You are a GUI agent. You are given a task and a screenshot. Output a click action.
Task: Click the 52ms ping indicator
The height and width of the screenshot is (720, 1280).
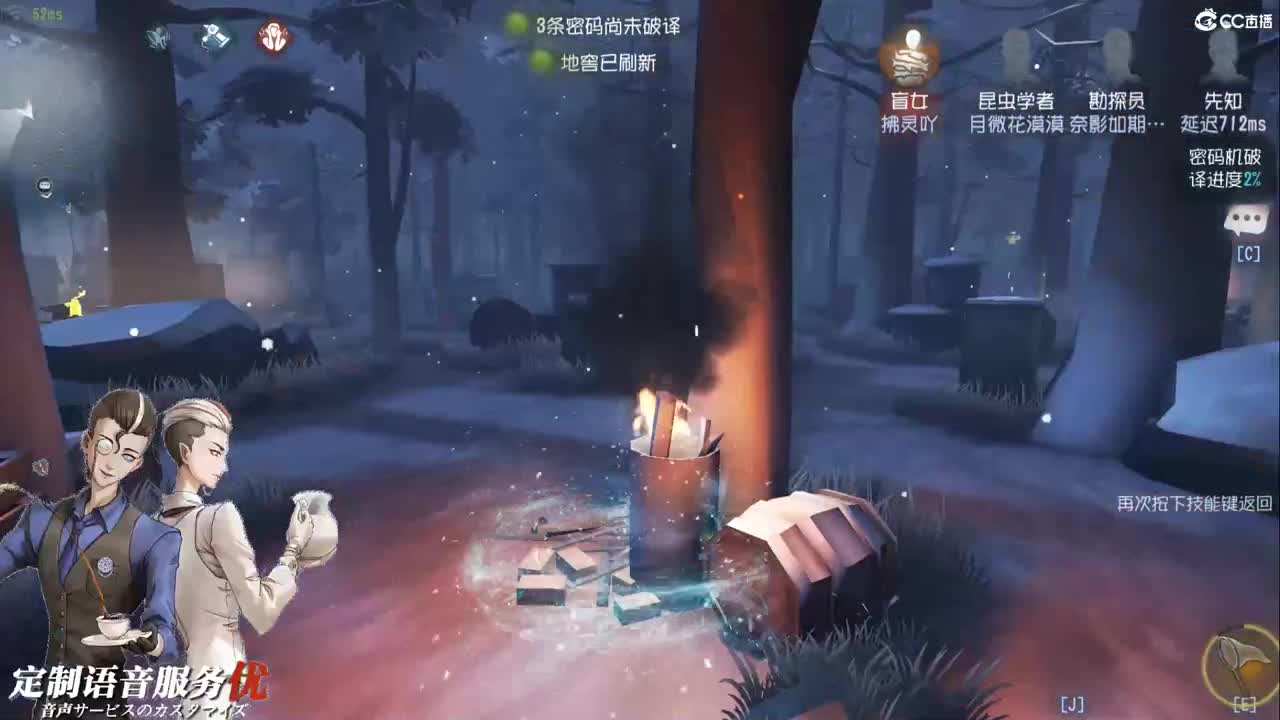48,13
